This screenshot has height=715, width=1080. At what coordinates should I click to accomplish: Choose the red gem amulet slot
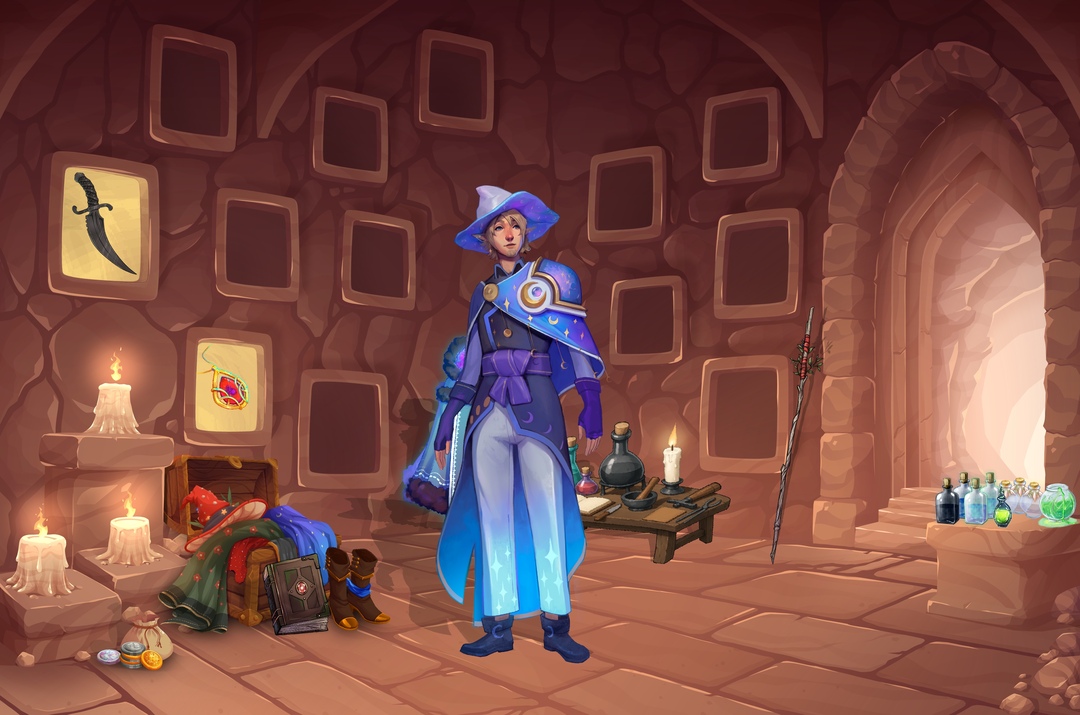(228, 385)
